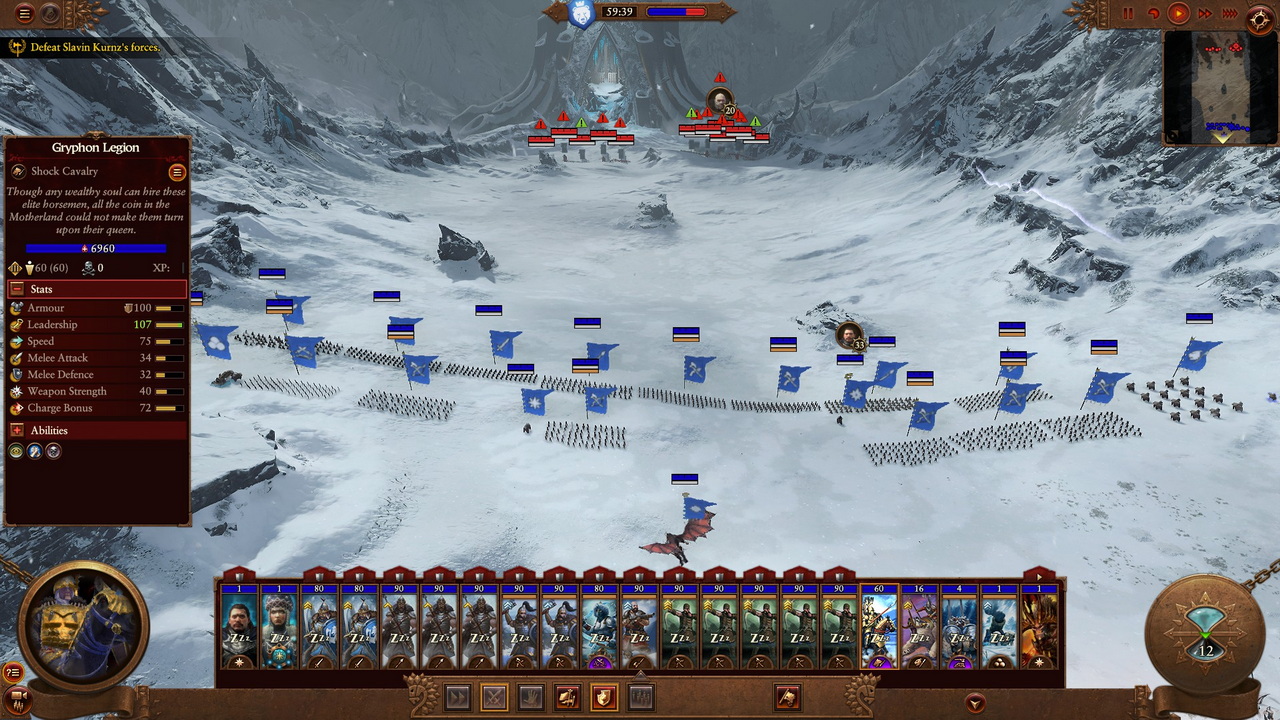Expand the Abilities section
1280x720 pixels.
(17, 430)
